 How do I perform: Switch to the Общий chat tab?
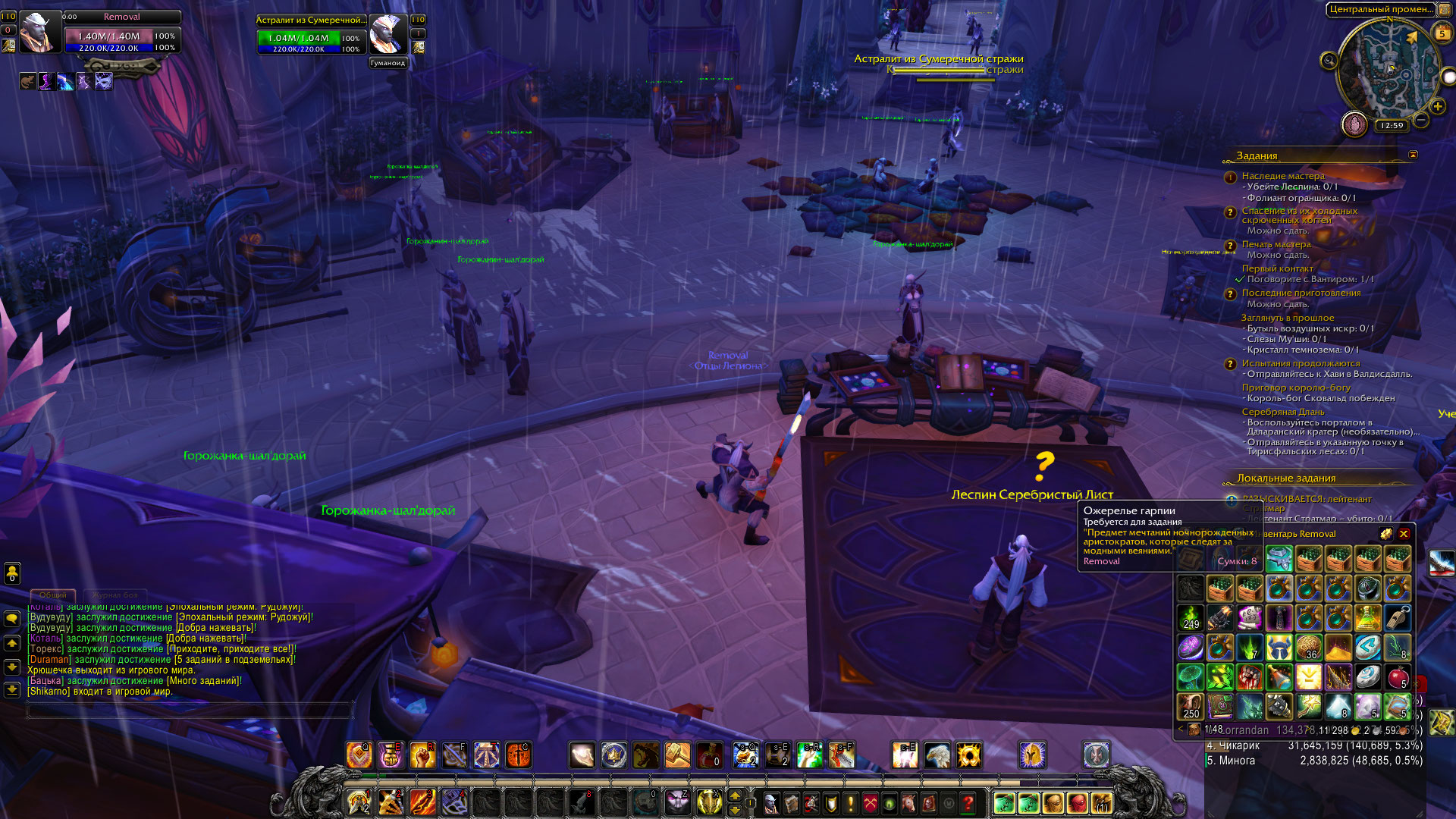[x=53, y=595]
